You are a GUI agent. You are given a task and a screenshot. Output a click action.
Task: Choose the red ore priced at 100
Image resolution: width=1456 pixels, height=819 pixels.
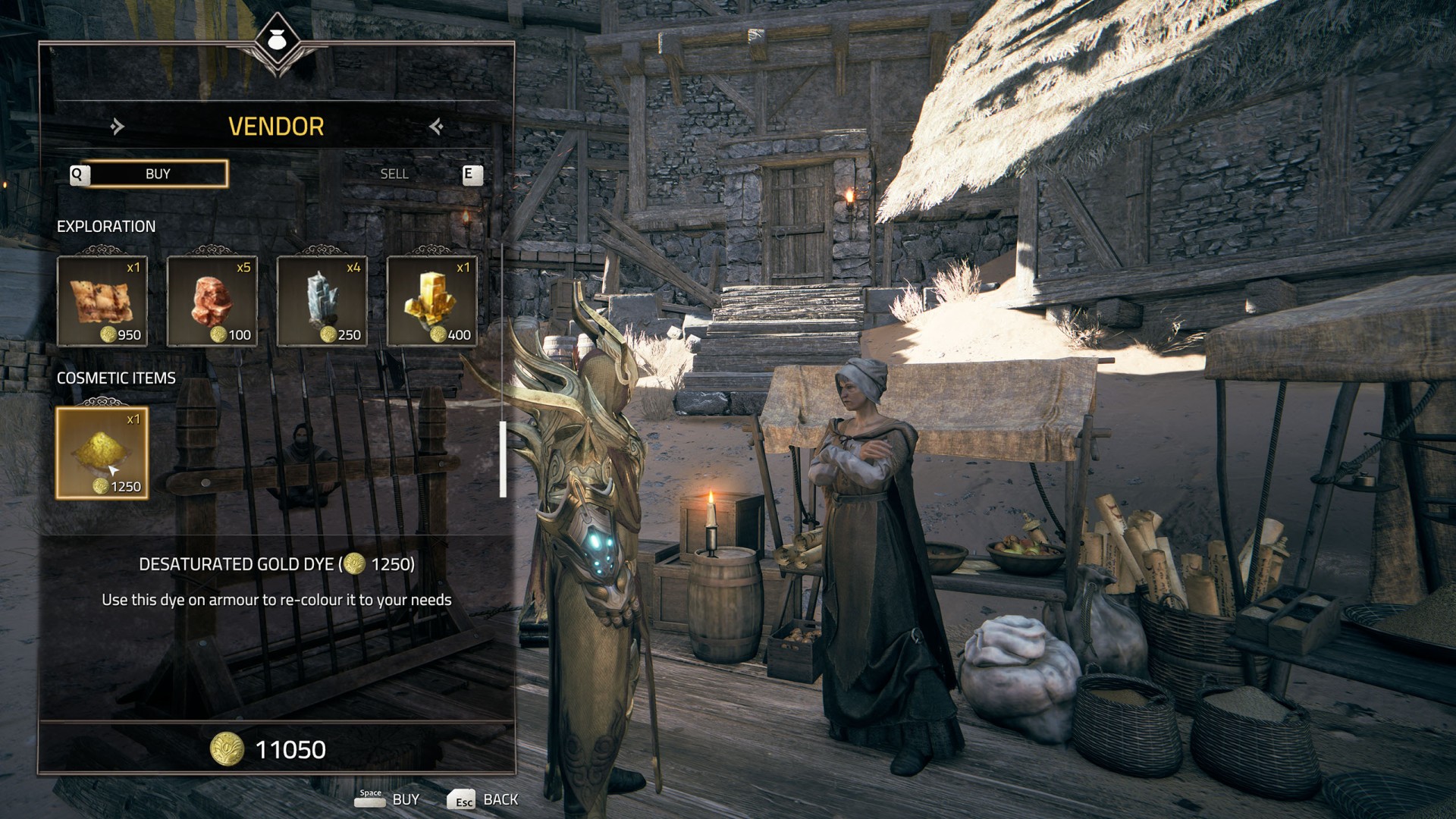click(212, 301)
